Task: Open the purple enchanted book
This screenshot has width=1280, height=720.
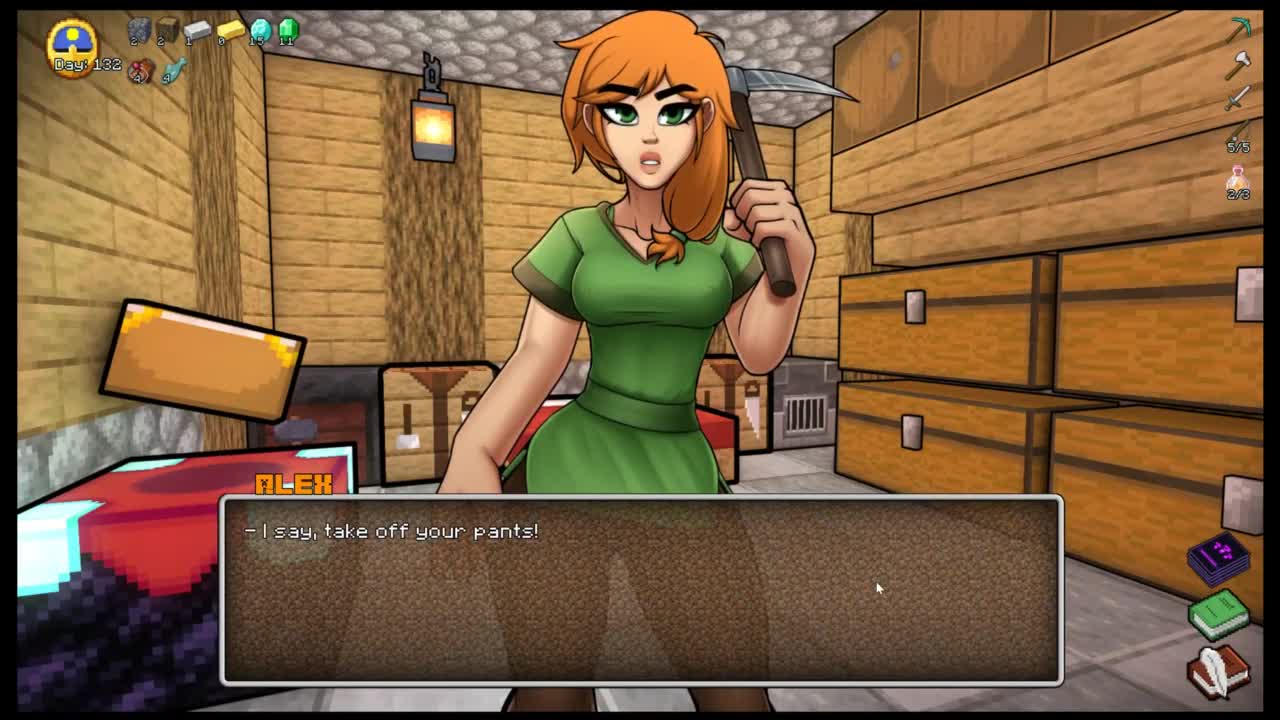Action: pos(1219,560)
